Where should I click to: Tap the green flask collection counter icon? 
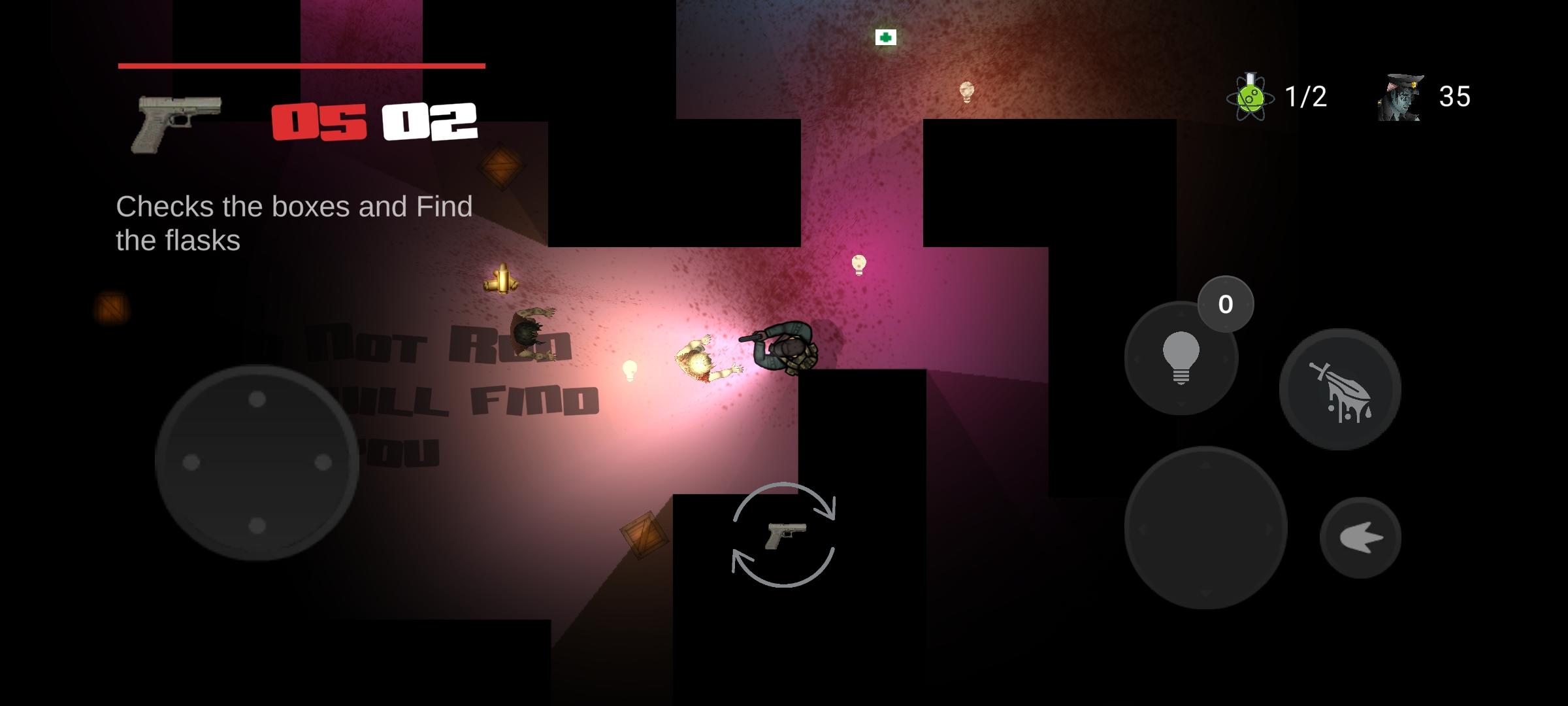[1250, 98]
